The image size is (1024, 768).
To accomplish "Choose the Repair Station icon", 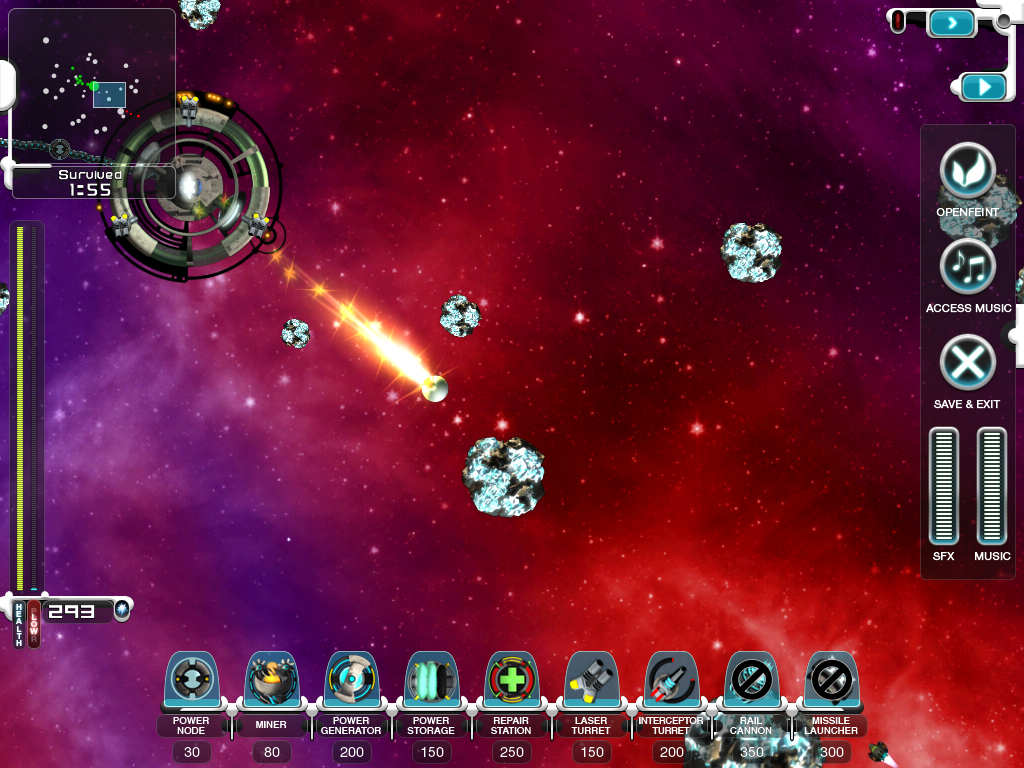I will tap(511, 682).
